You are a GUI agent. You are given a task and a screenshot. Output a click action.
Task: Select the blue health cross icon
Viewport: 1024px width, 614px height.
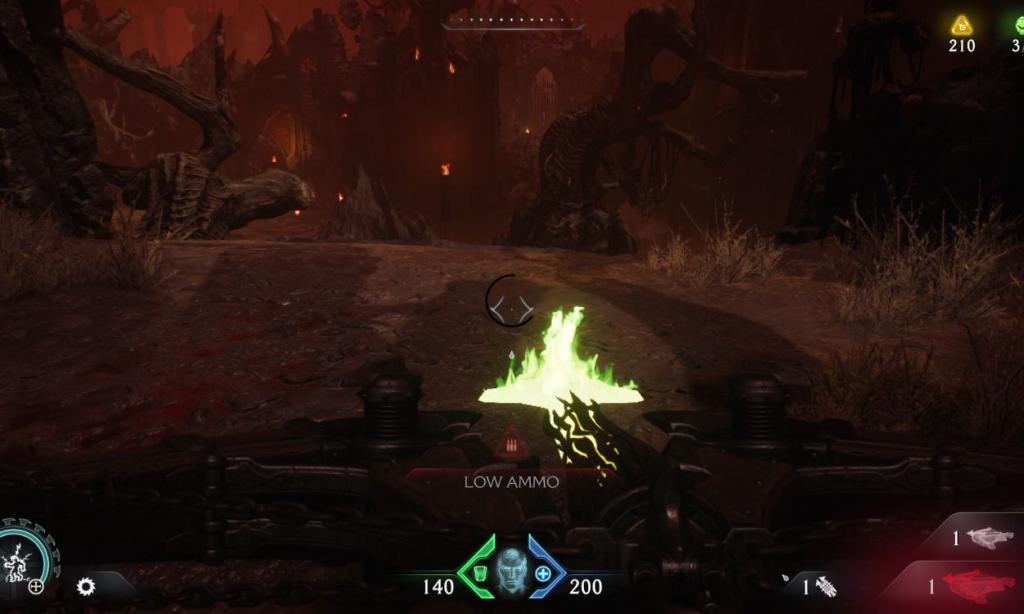click(543, 574)
